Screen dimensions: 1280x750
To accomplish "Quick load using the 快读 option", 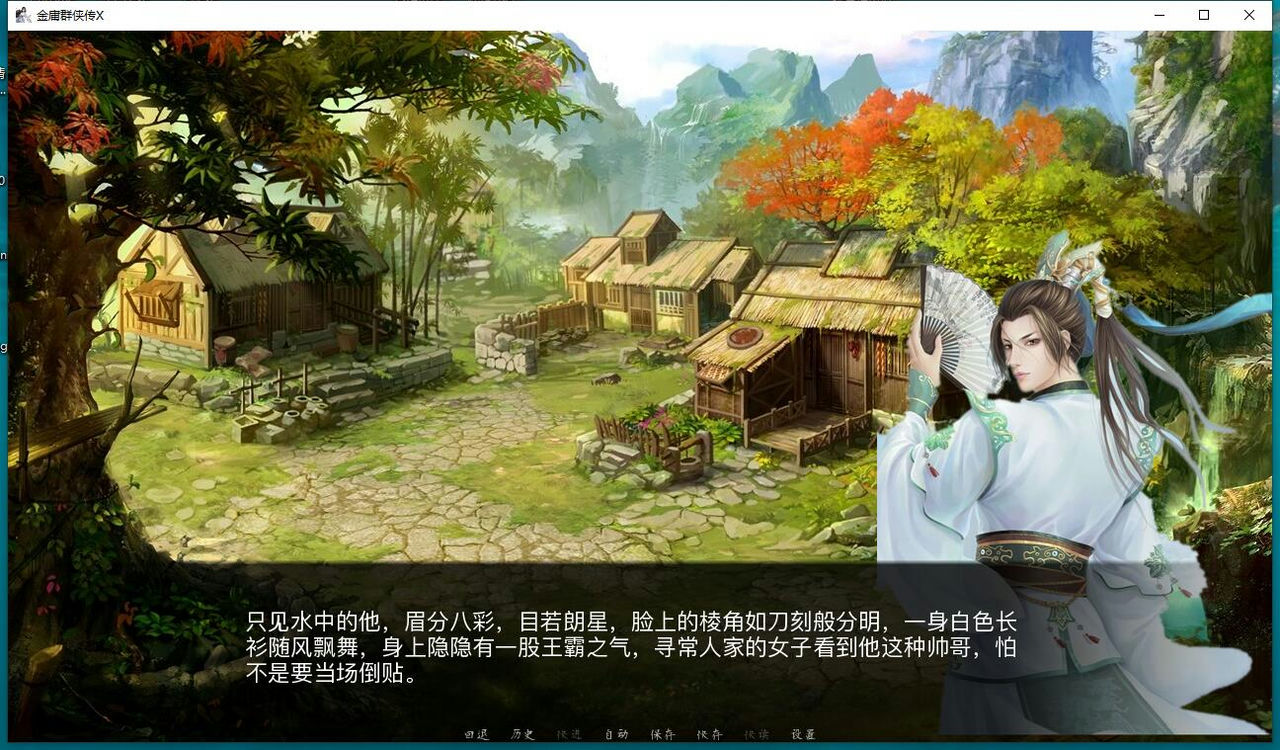I will coord(755,734).
